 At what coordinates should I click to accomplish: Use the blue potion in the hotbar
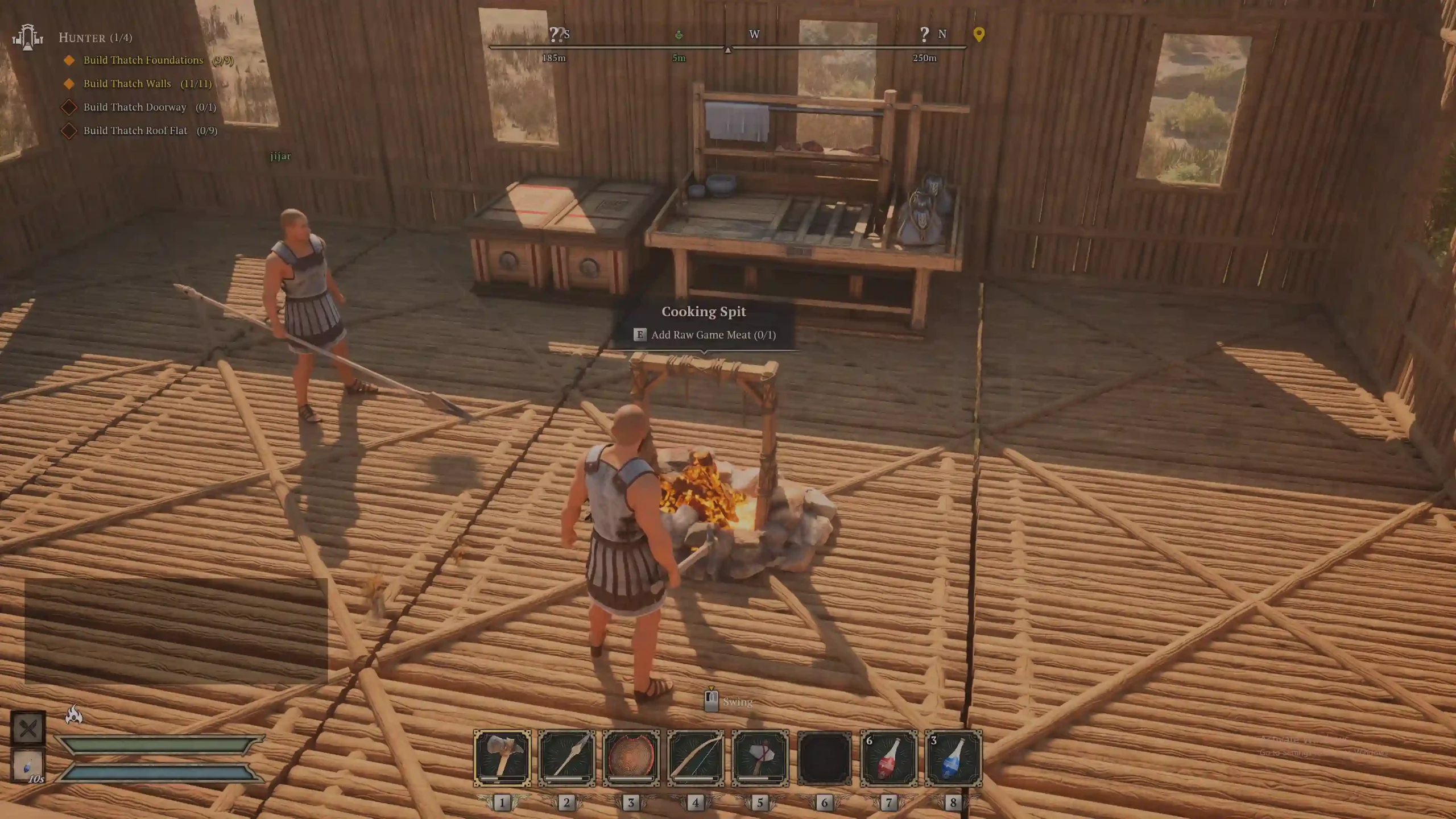click(953, 758)
